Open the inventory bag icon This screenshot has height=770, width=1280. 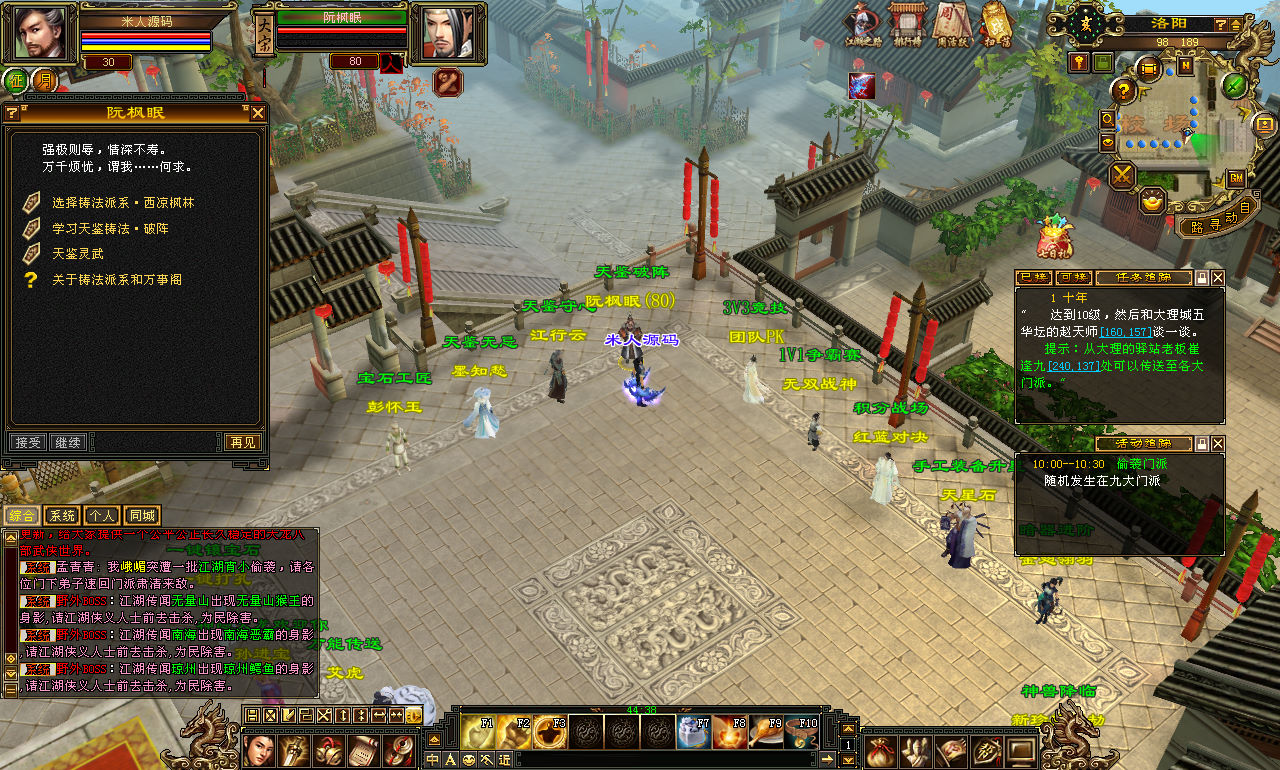(879, 750)
